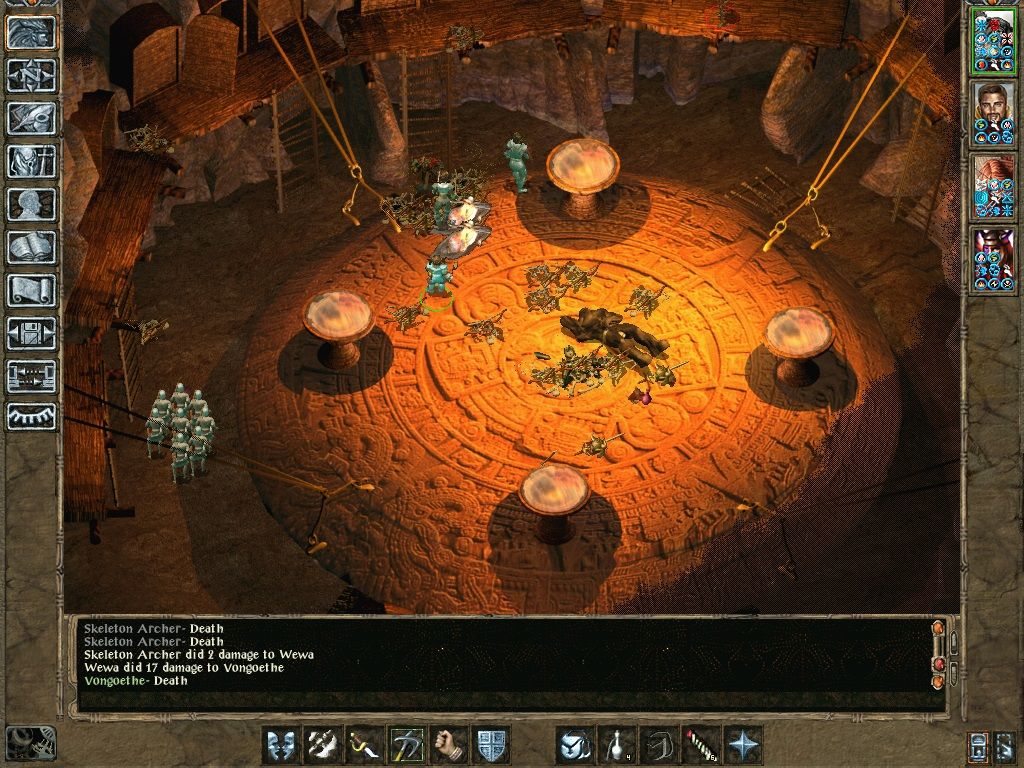Use the potion flask quick item
Image resolution: width=1024 pixels, height=768 pixels.
(x=617, y=745)
